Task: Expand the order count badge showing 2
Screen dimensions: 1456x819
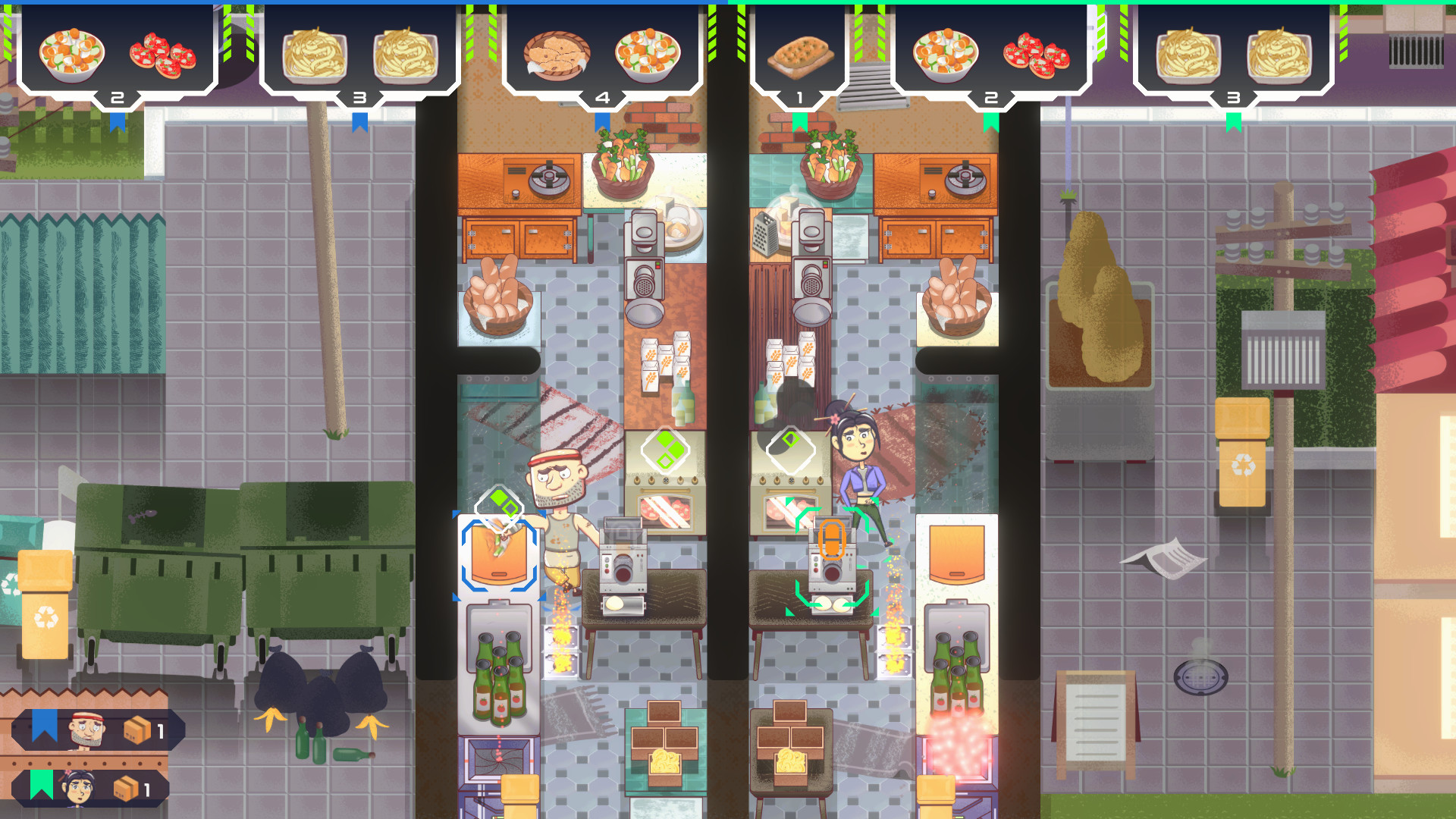Action: (118, 97)
